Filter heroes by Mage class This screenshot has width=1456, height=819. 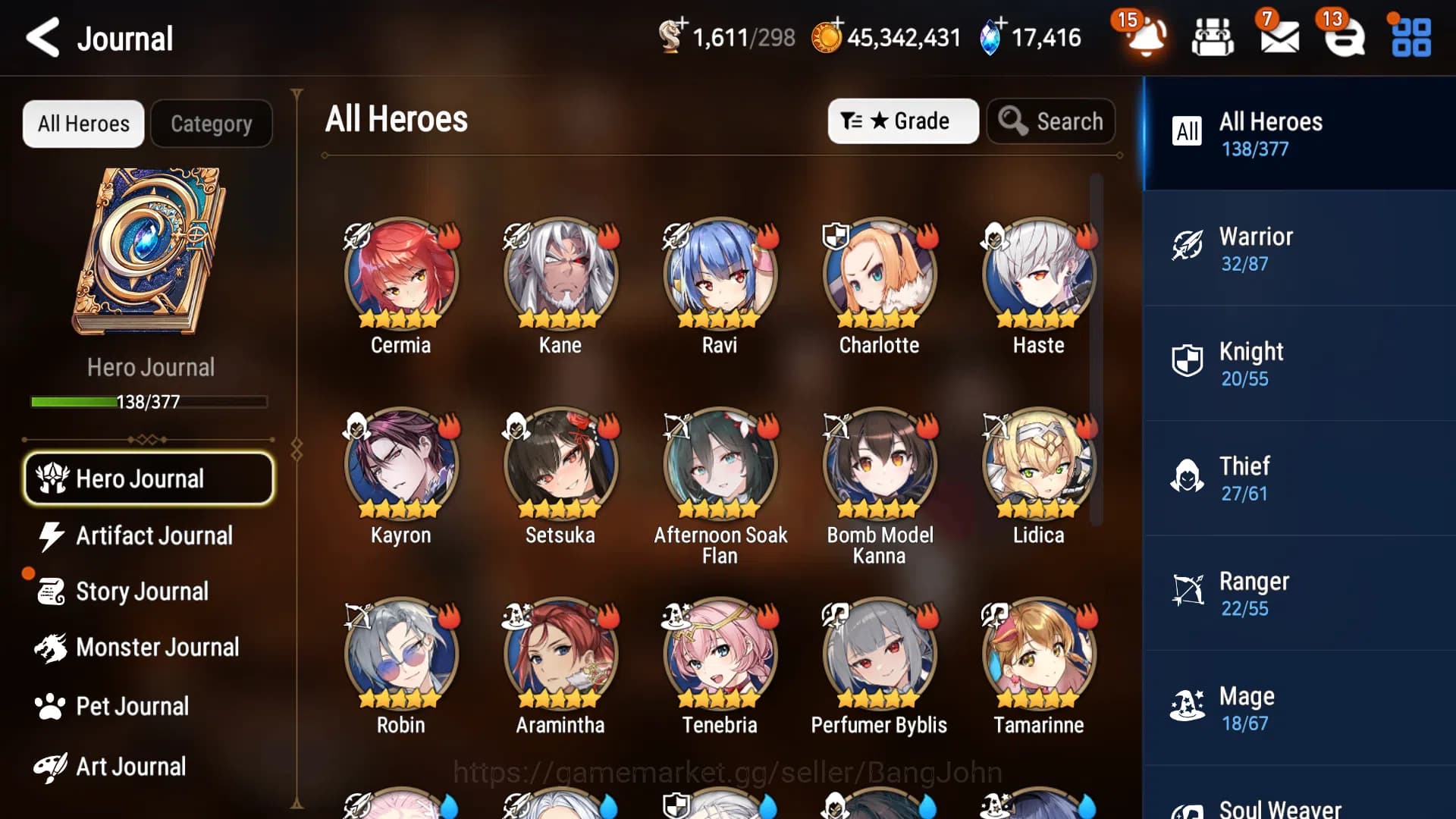(1297, 708)
